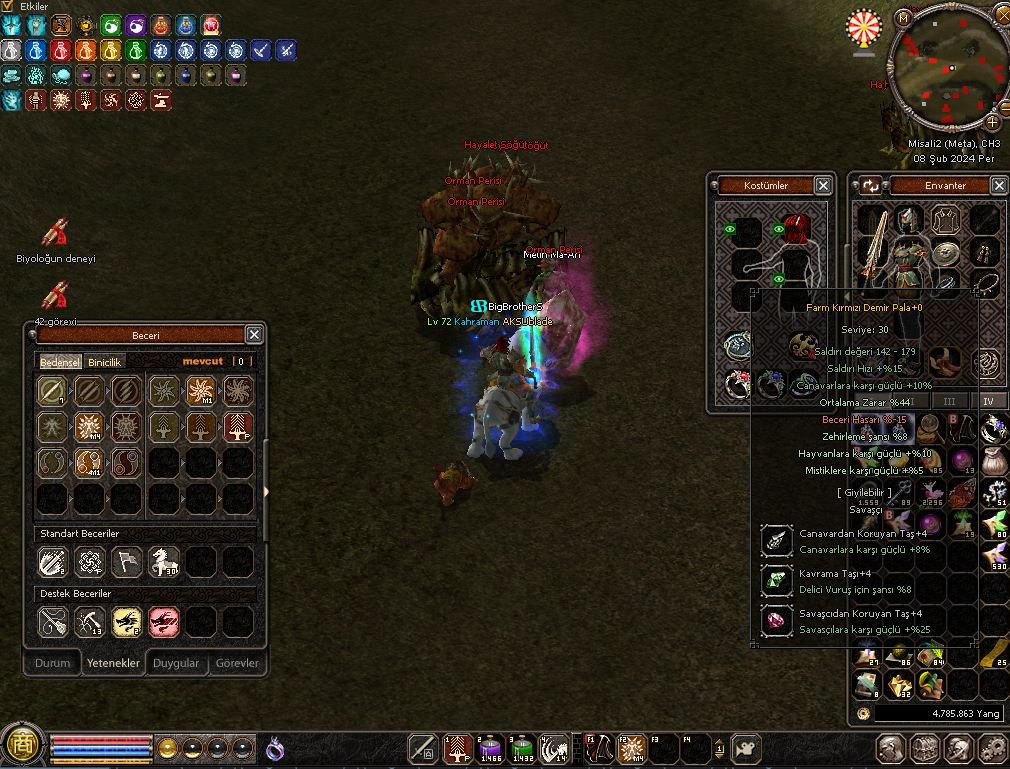Image resolution: width=1010 pixels, height=769 pixels.
Task: Use the purple potion in hotbar slot 2
Action: click(x=490, y=747)
